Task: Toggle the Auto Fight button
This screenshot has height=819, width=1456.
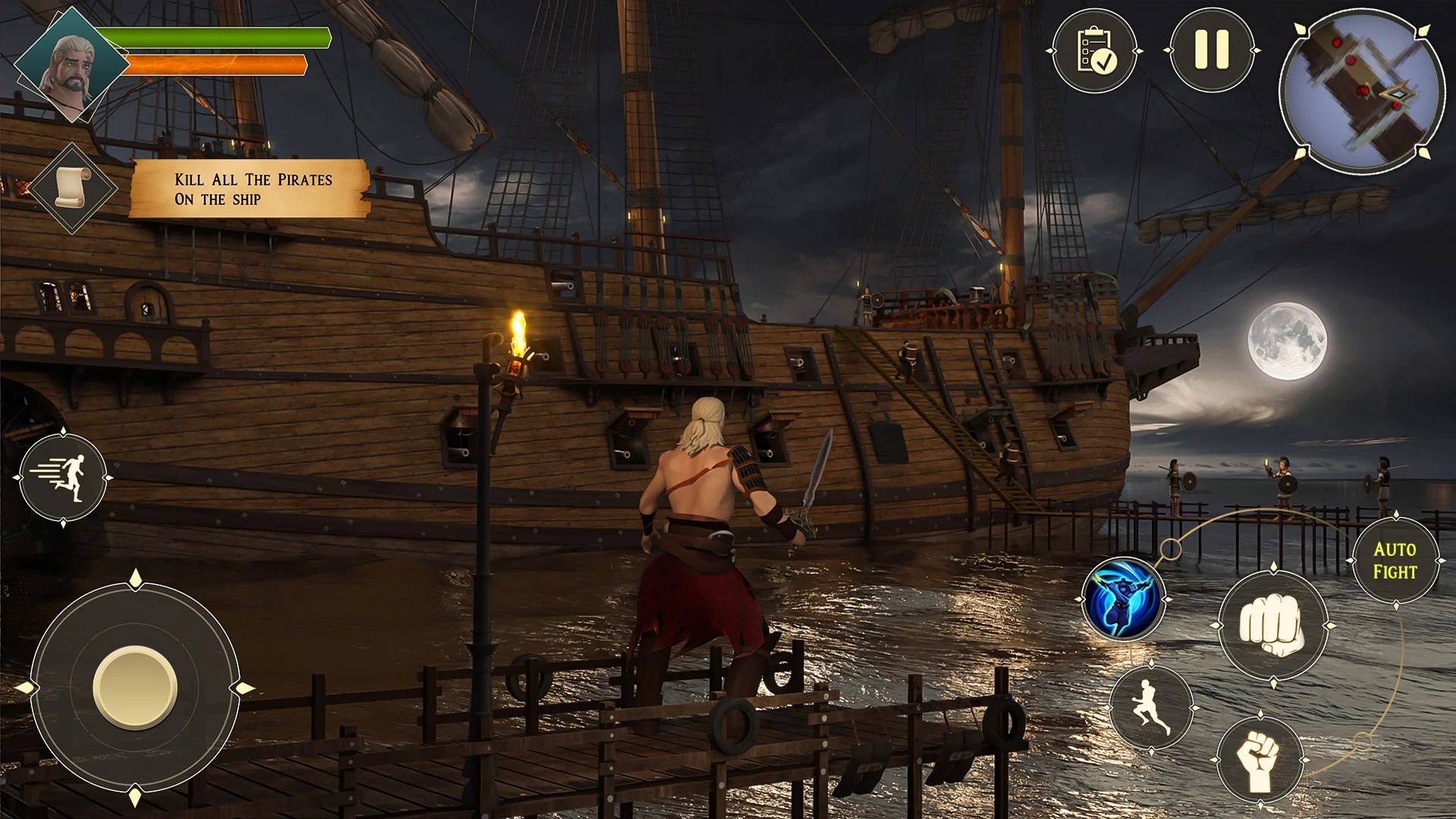Action: (1395, 560)
